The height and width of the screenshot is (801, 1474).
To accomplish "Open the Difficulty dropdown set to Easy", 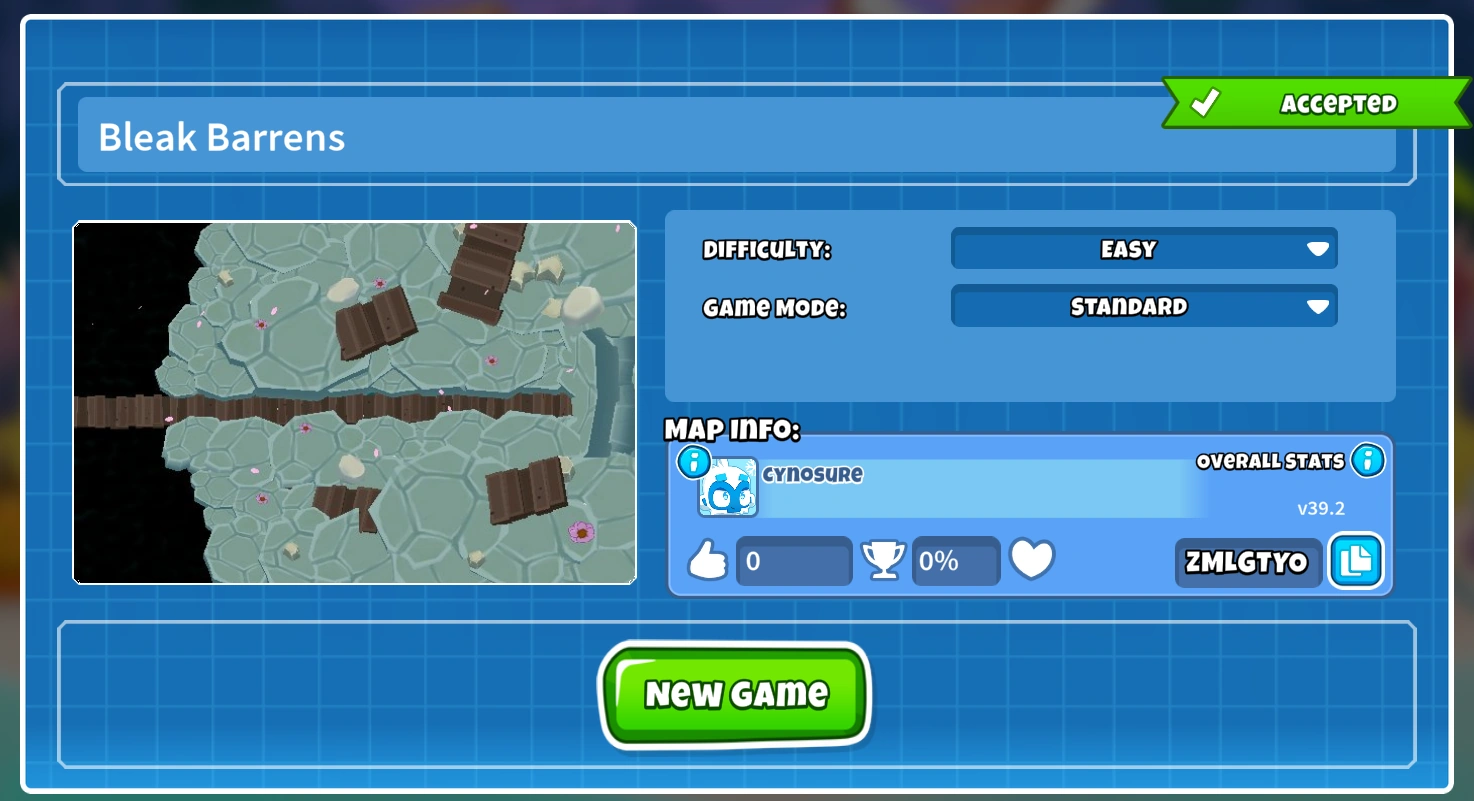I will click(x=1143, y=249).
